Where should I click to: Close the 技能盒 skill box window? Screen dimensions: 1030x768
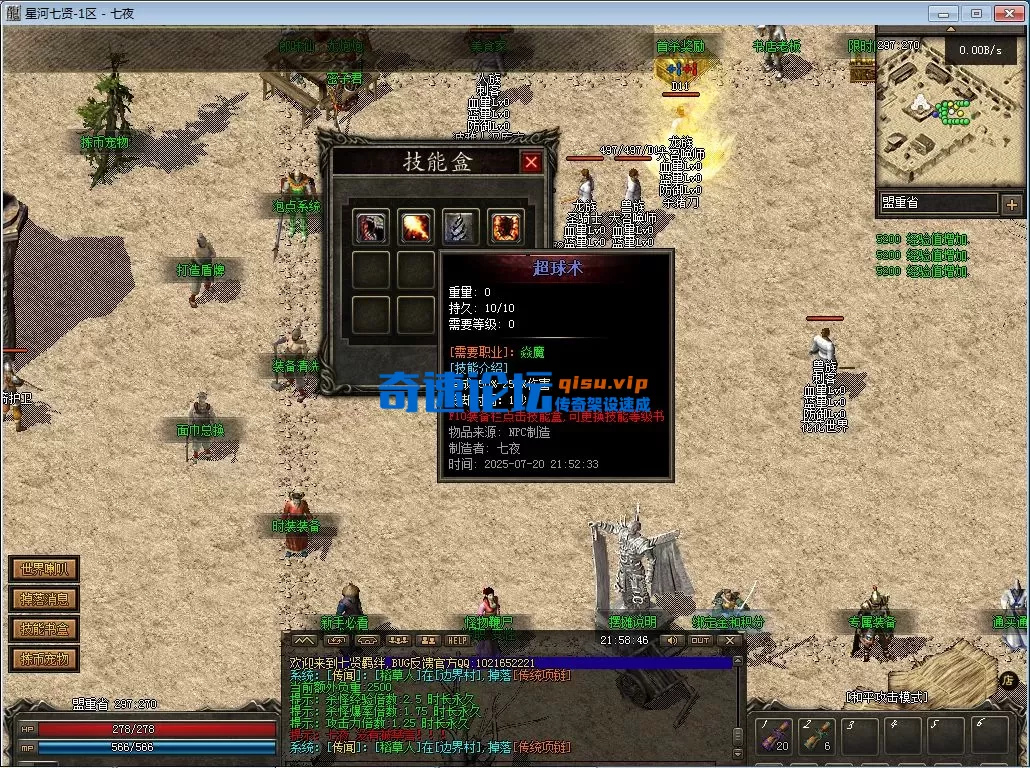(531, 162)
